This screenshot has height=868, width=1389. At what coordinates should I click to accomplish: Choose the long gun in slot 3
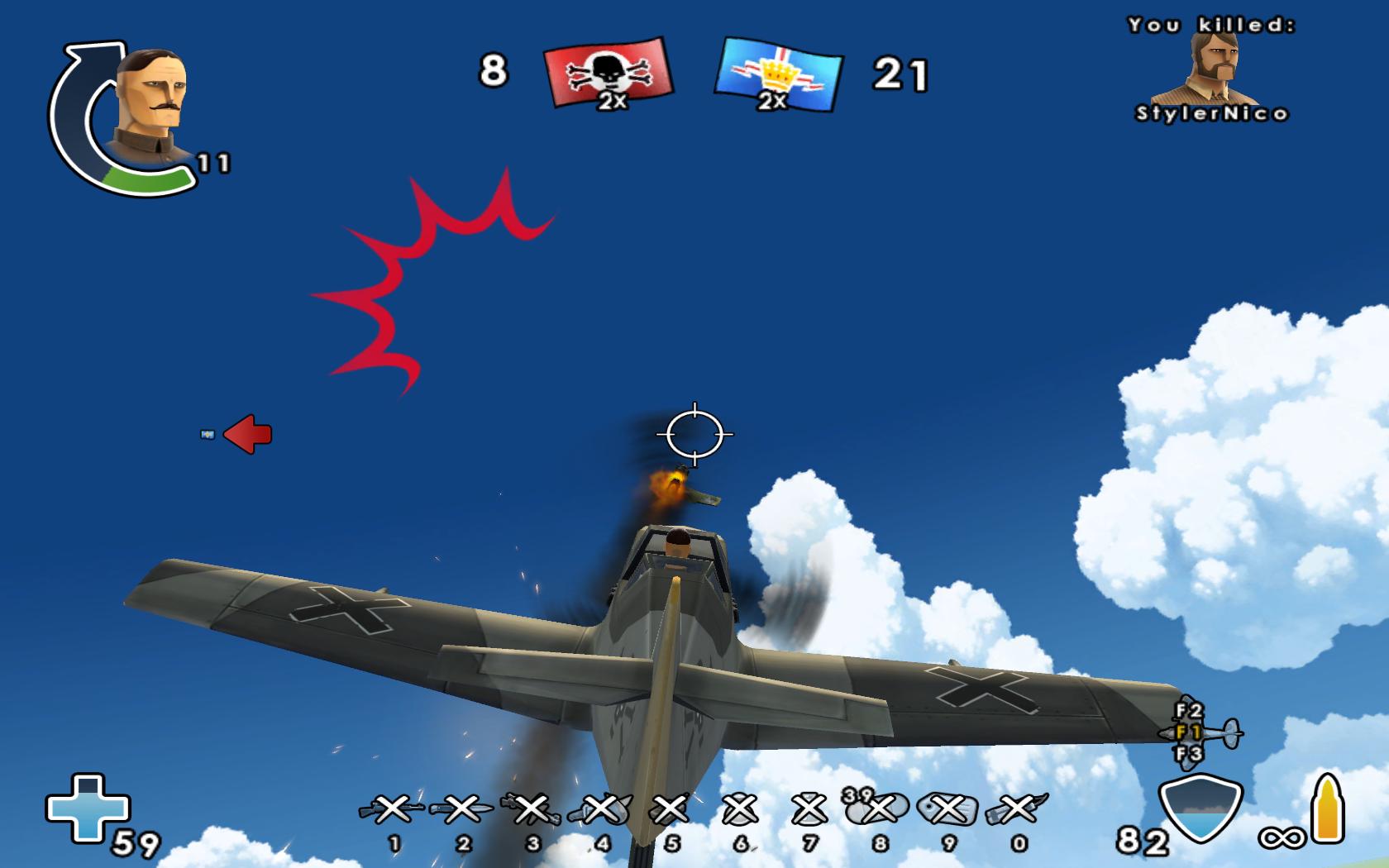click(532, 810)
